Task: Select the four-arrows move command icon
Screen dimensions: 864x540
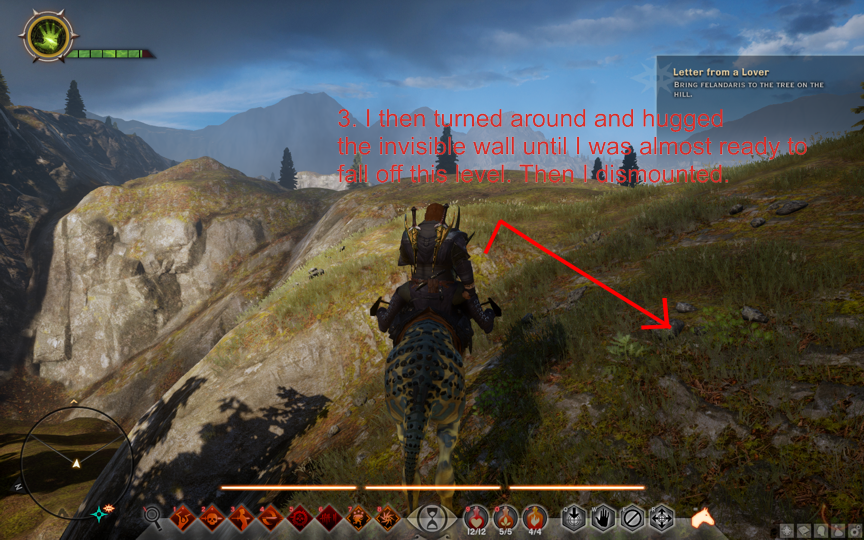Action: coord(661,518)
